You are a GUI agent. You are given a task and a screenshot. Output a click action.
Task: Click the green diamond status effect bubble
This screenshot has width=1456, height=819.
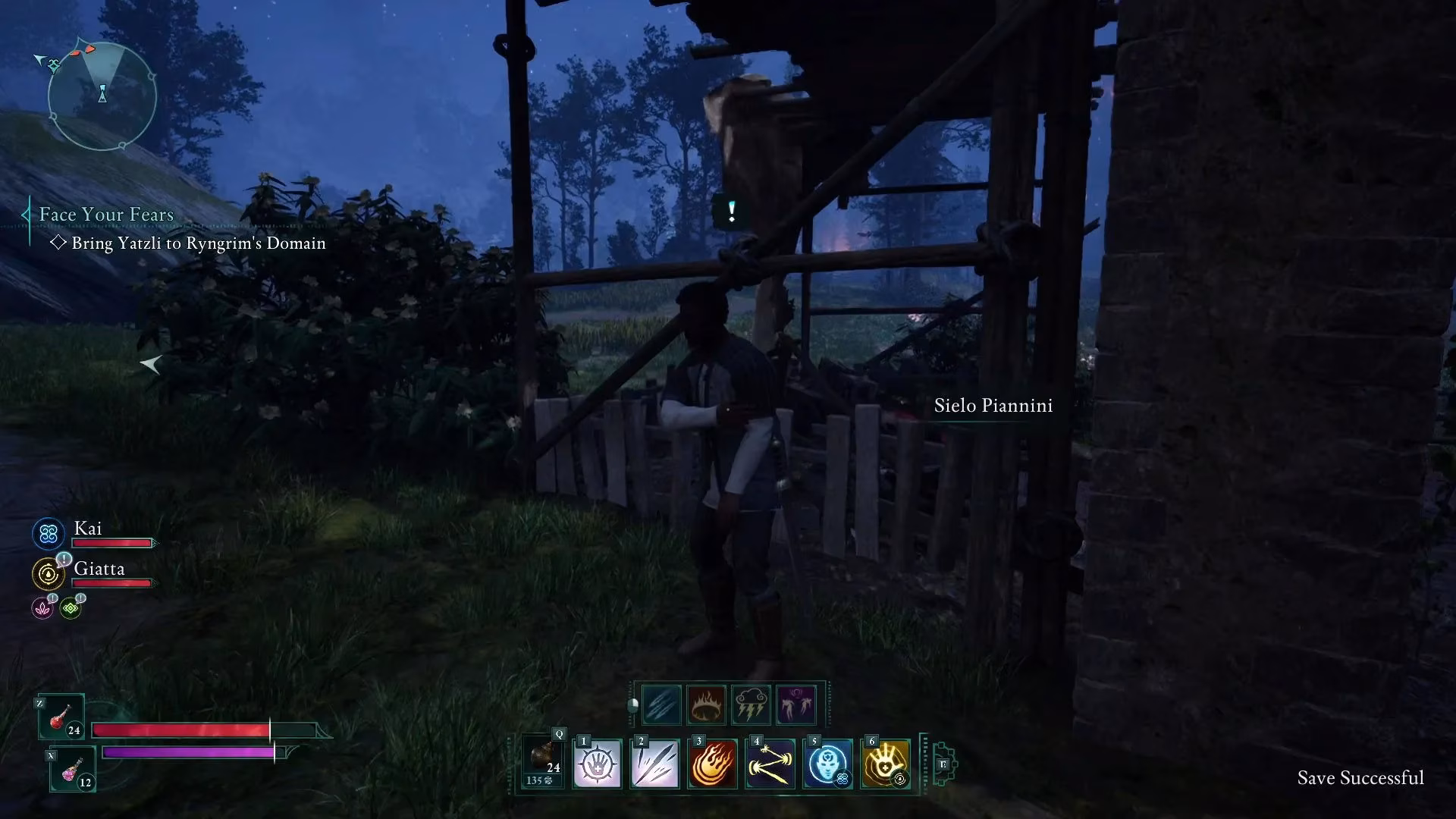tap(71, 607)
